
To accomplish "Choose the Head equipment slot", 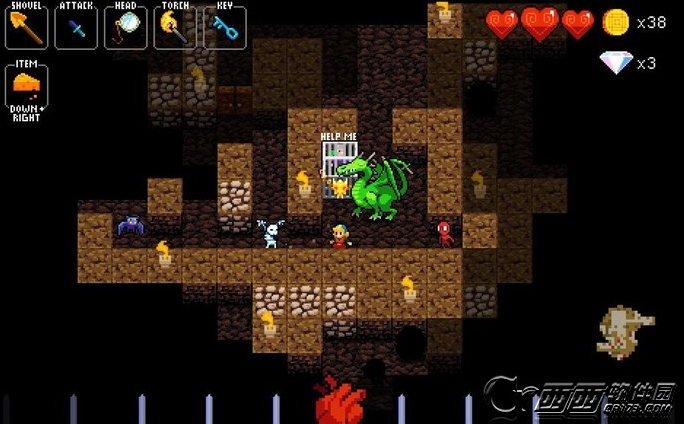I will (125, 27).
